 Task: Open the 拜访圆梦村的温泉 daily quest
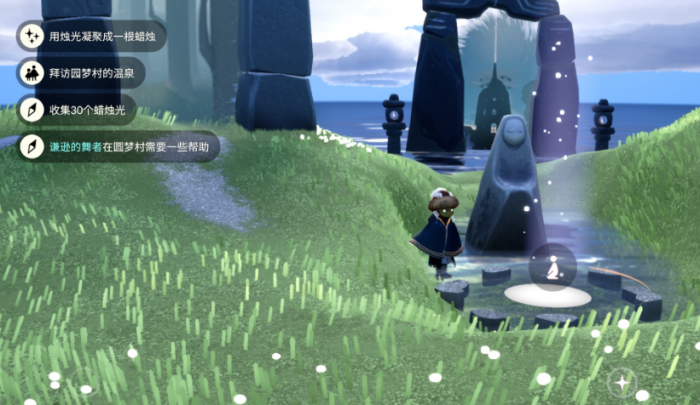[x=83, y=73]
